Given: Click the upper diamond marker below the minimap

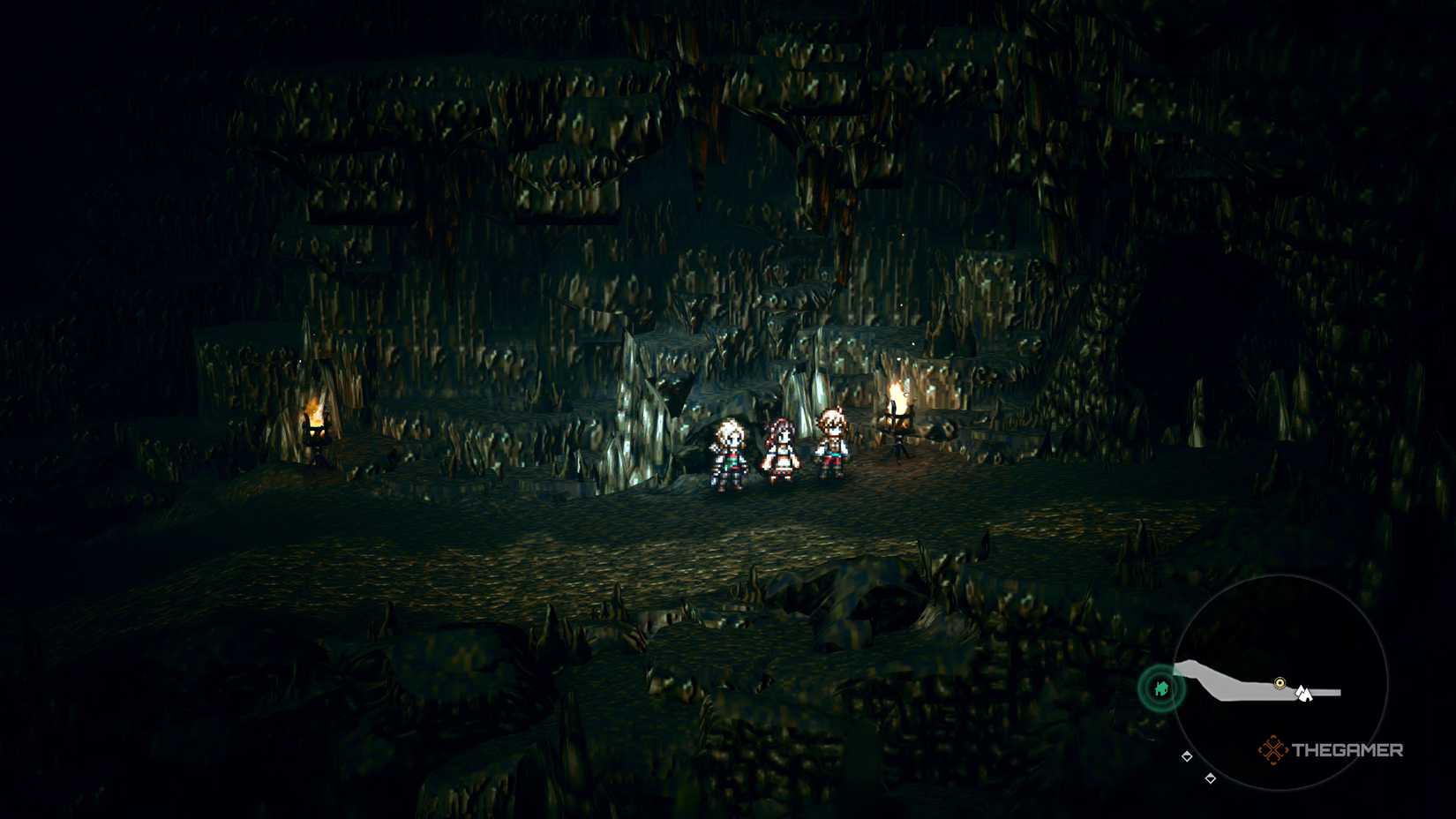Looking at the screenshot, I should 1187,756.
